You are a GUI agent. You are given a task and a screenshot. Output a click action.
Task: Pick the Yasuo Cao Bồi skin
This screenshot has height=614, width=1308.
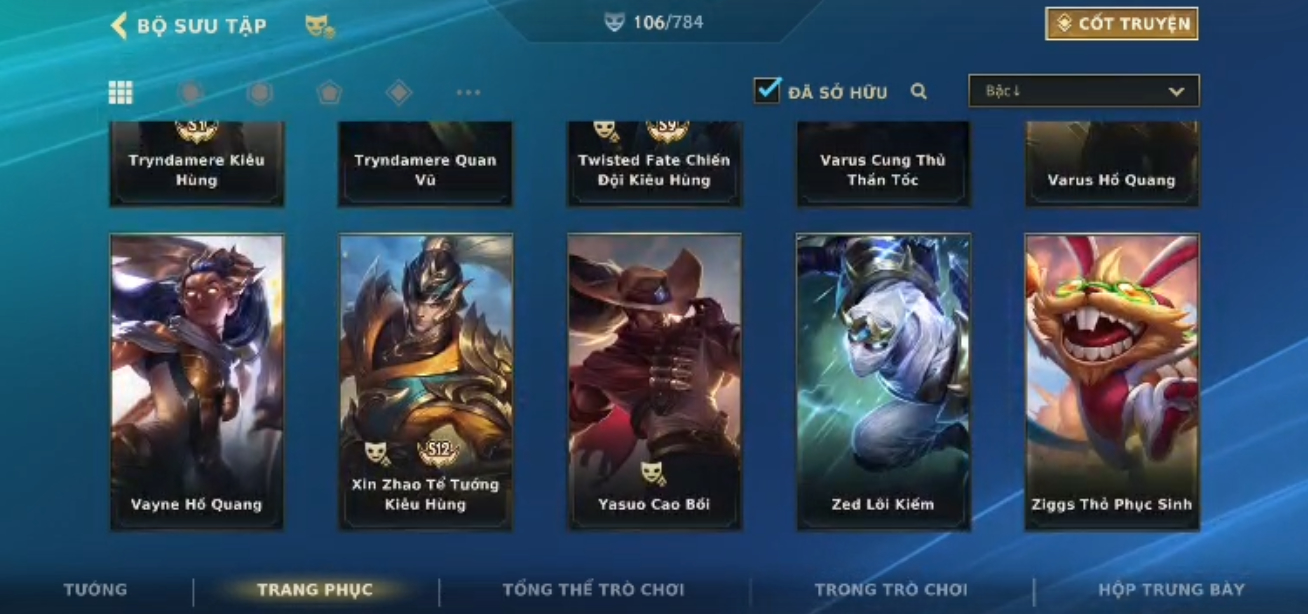click(x=654, y=381)
